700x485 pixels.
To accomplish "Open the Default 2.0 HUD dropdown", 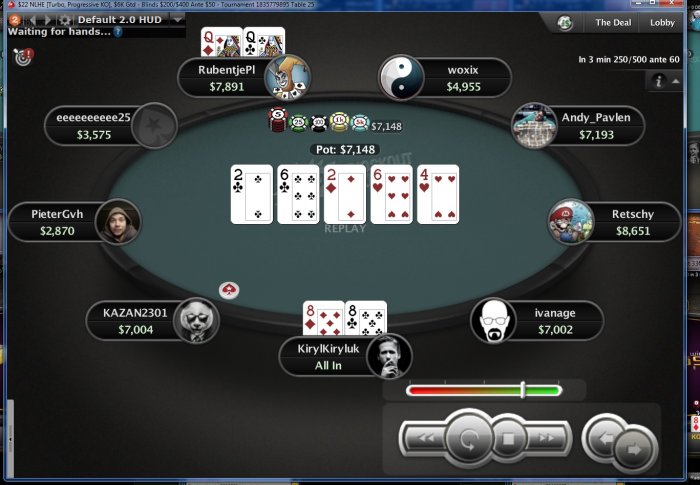I will click(178, 19).
